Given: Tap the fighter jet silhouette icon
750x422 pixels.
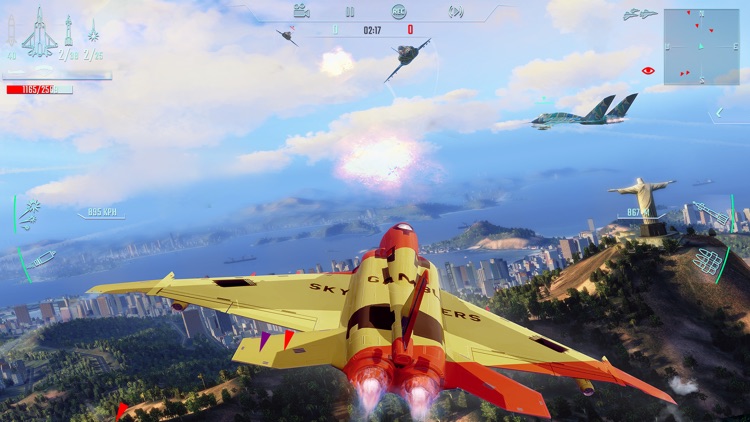Looking at the screenshot, I should pos(39,32).
